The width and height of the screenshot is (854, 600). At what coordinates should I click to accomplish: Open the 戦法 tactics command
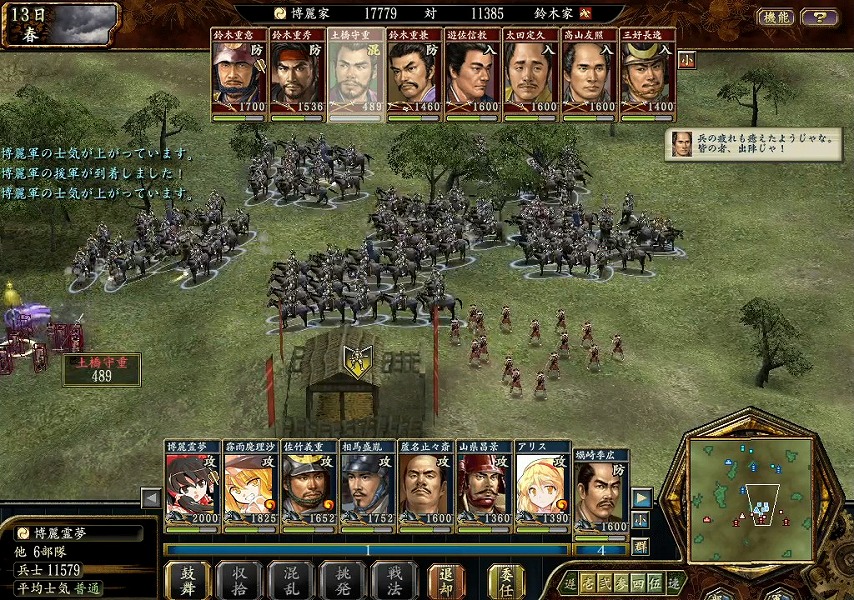394,580
